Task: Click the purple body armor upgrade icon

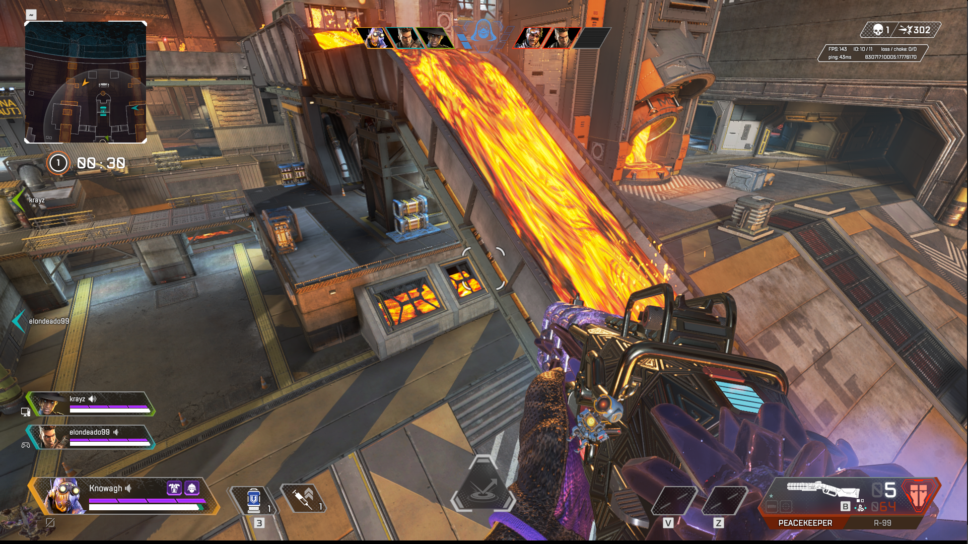Action: [x=192, y=488]
